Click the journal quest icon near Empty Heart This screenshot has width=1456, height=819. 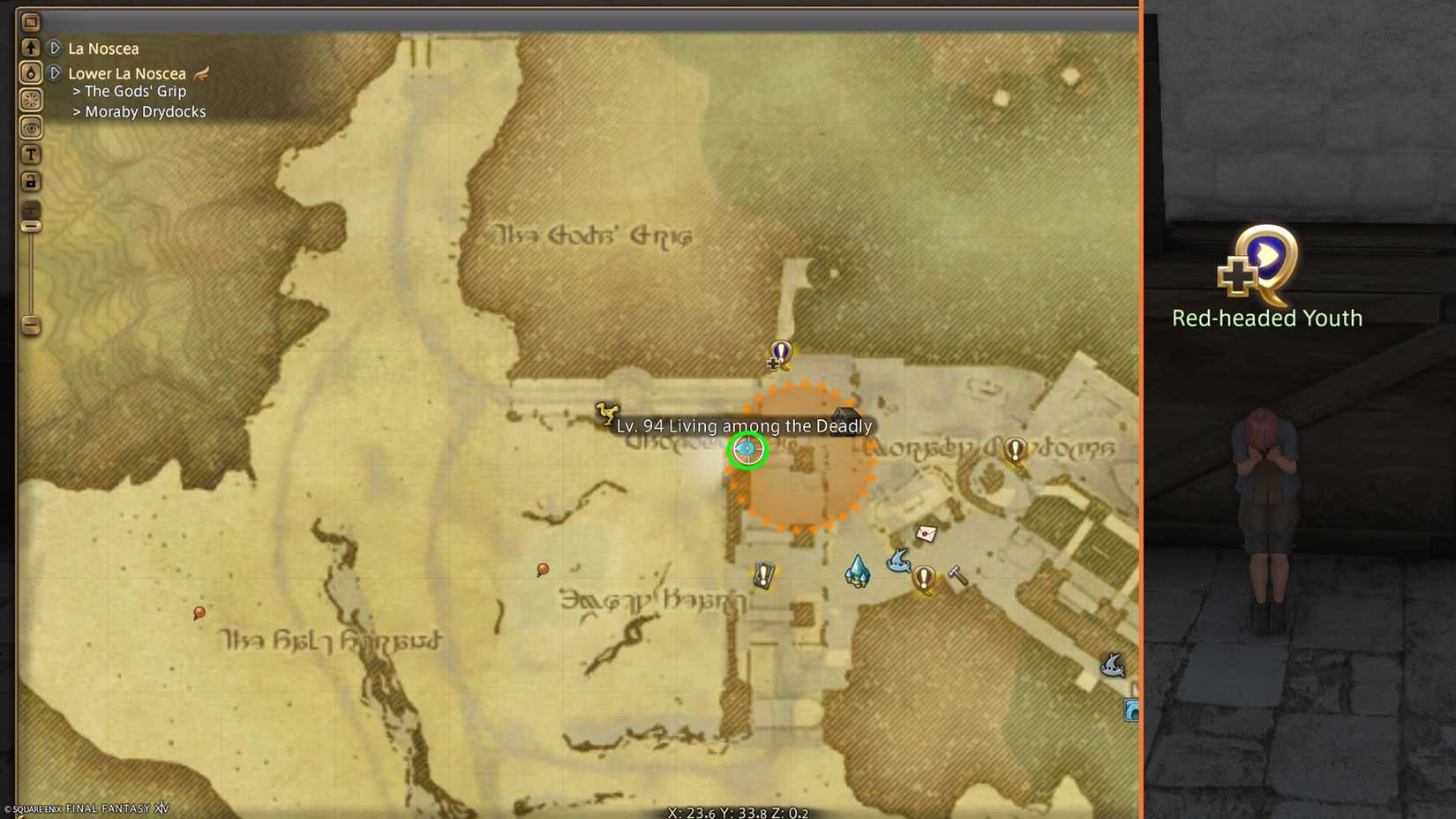[763, 575]
